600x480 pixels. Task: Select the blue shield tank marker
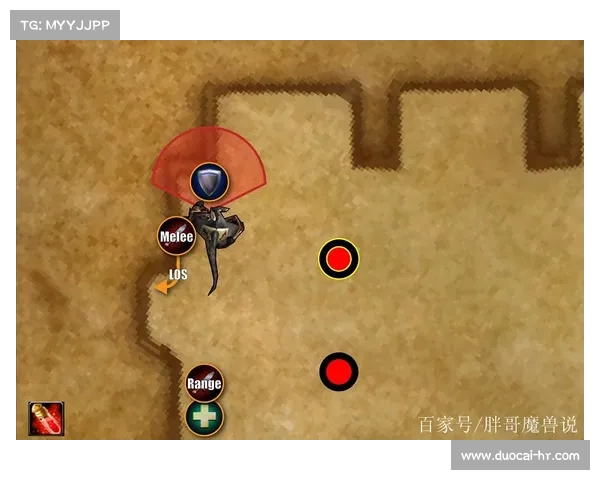pos(209,181)
